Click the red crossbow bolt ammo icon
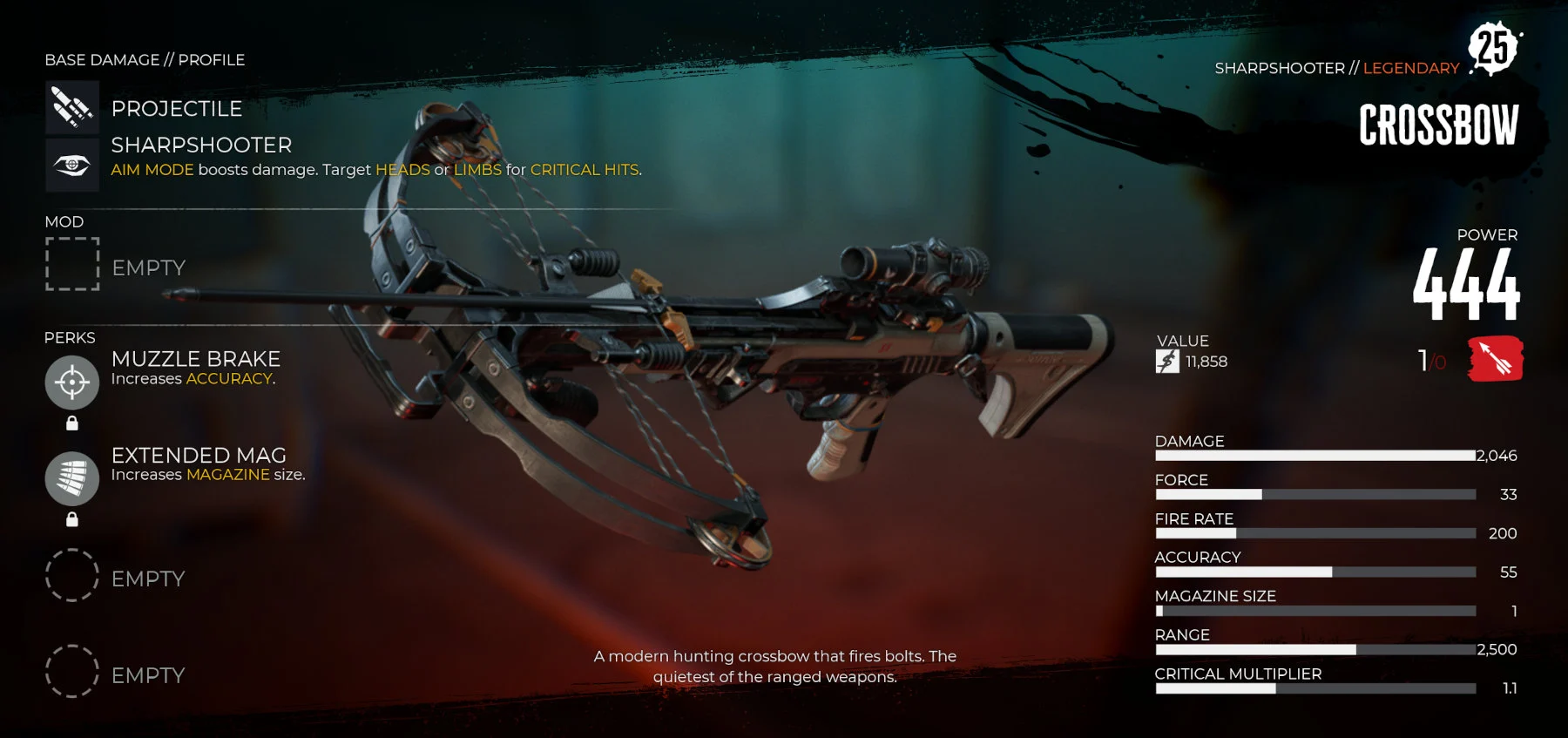Image resolution: width=1568 pixels, height=738 pixels. pyautogui.click(x=1495, y=359)
